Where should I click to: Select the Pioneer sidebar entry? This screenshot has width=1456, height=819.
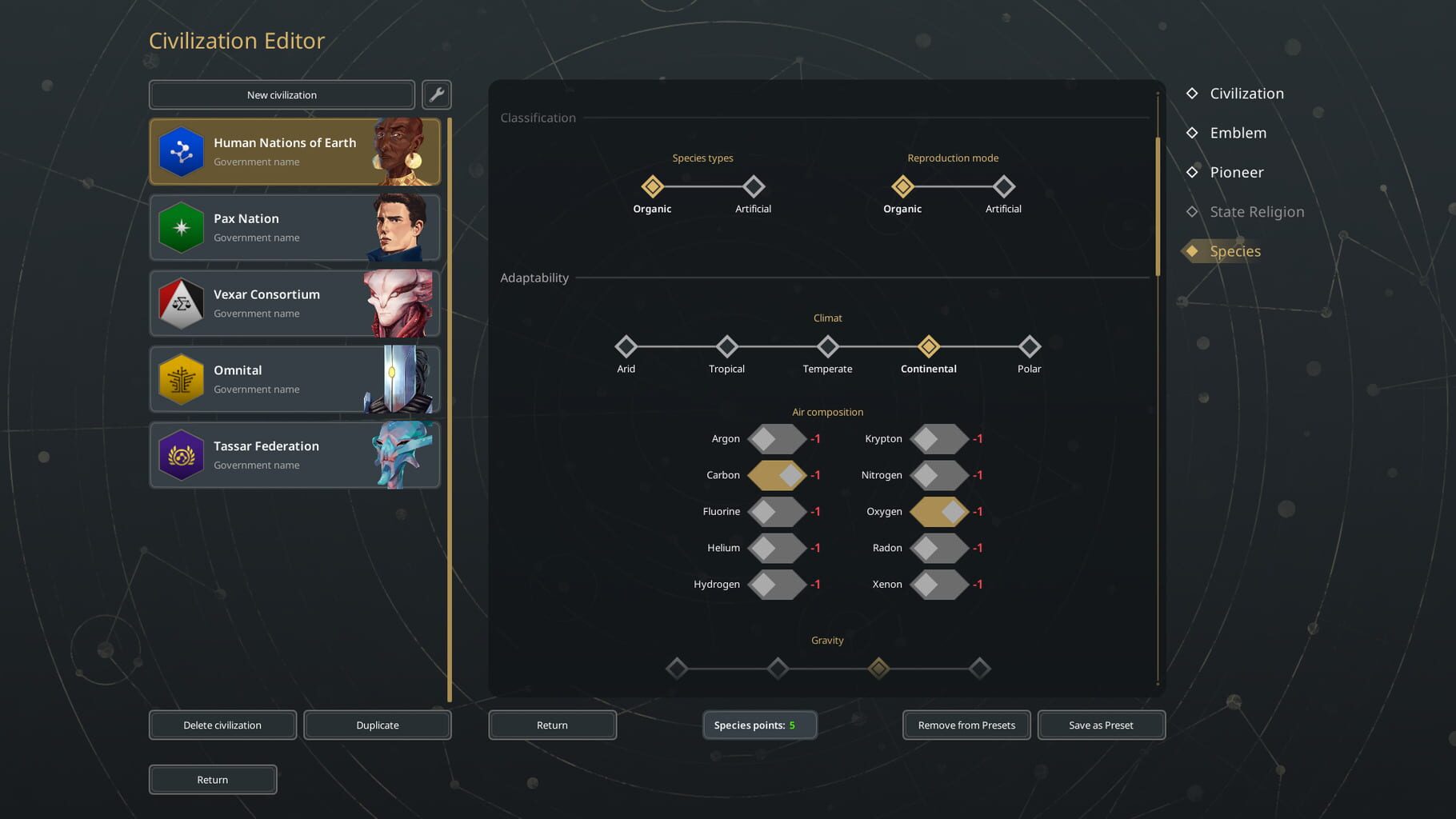1237,172
